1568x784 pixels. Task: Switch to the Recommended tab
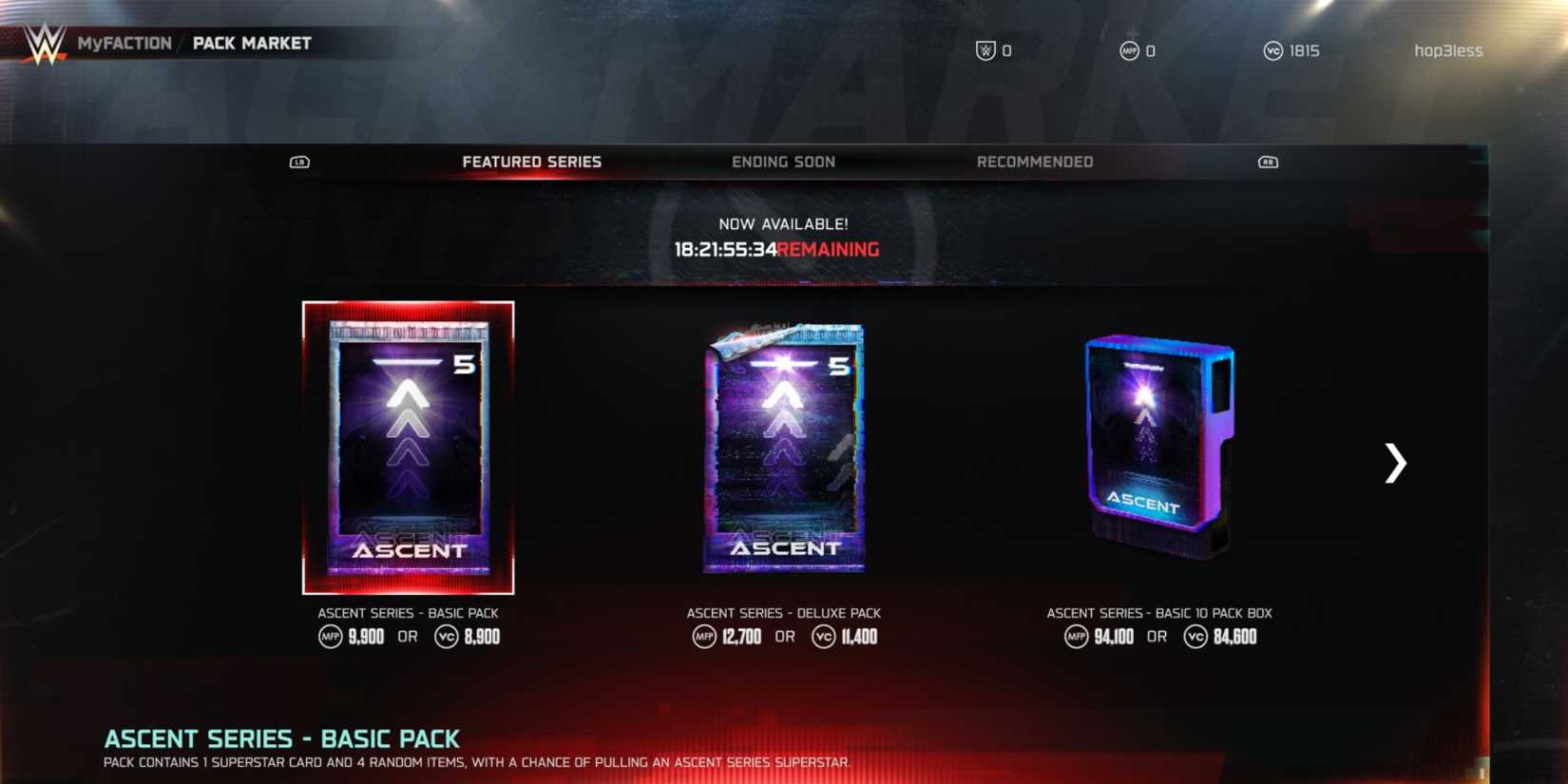pyautogui.click(x=1033, y=162)
